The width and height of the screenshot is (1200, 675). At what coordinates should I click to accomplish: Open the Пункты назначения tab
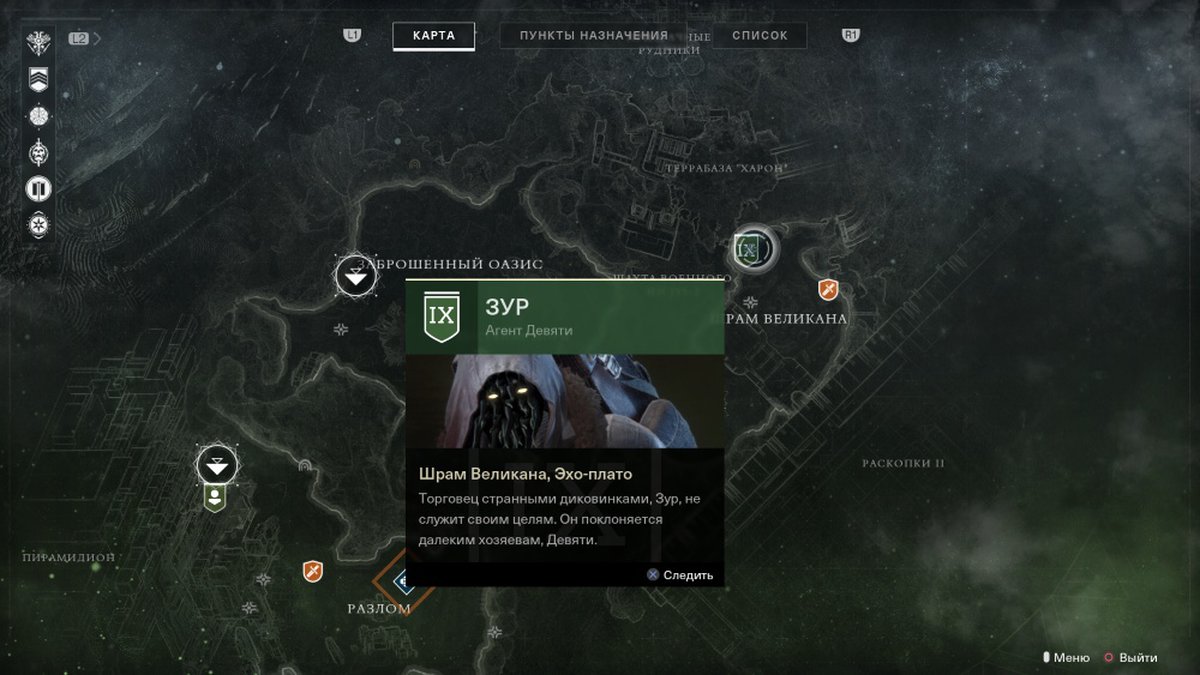(x=593, y=35)
